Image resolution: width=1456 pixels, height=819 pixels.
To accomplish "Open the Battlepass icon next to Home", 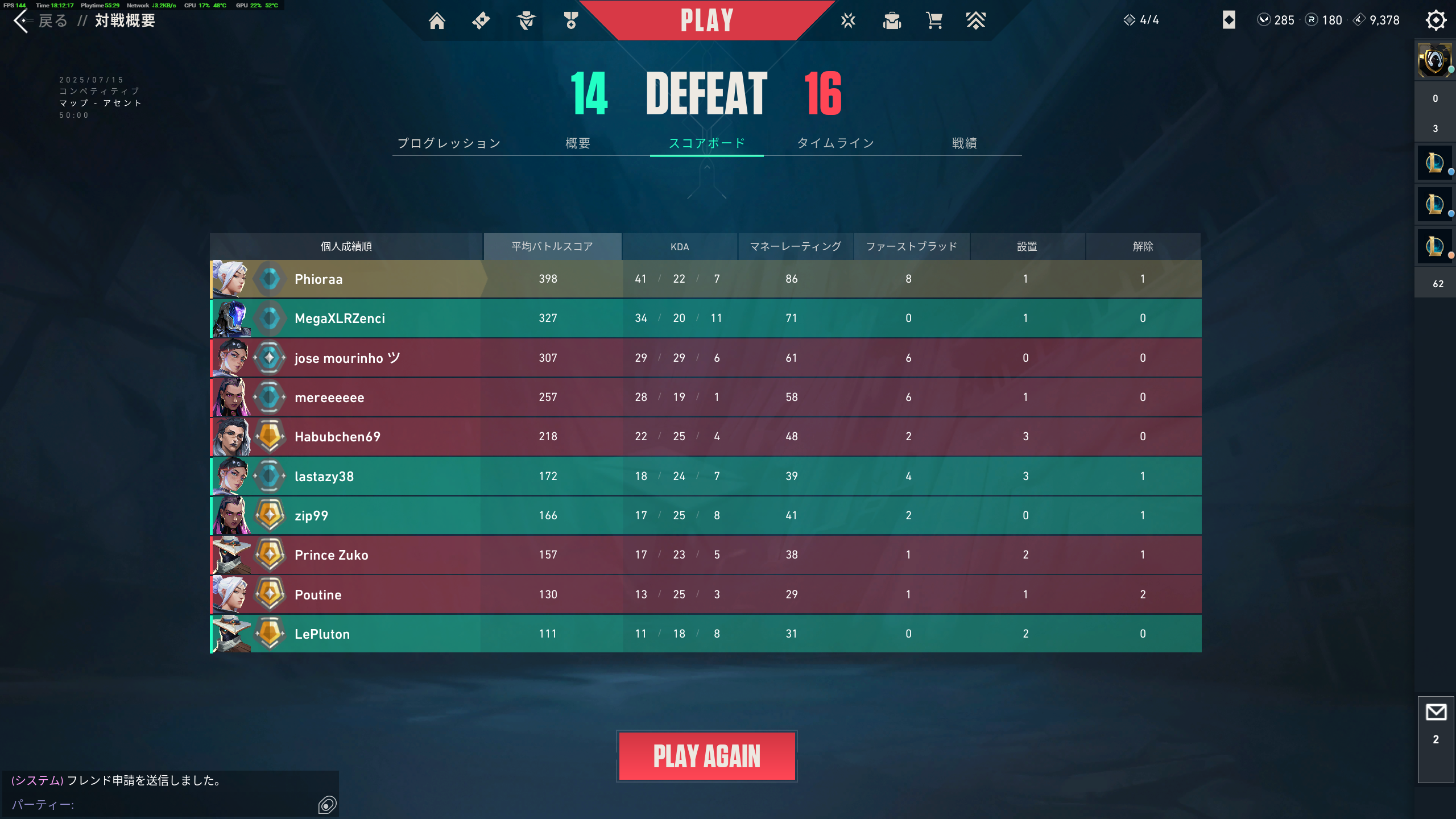I will (481, 20).
